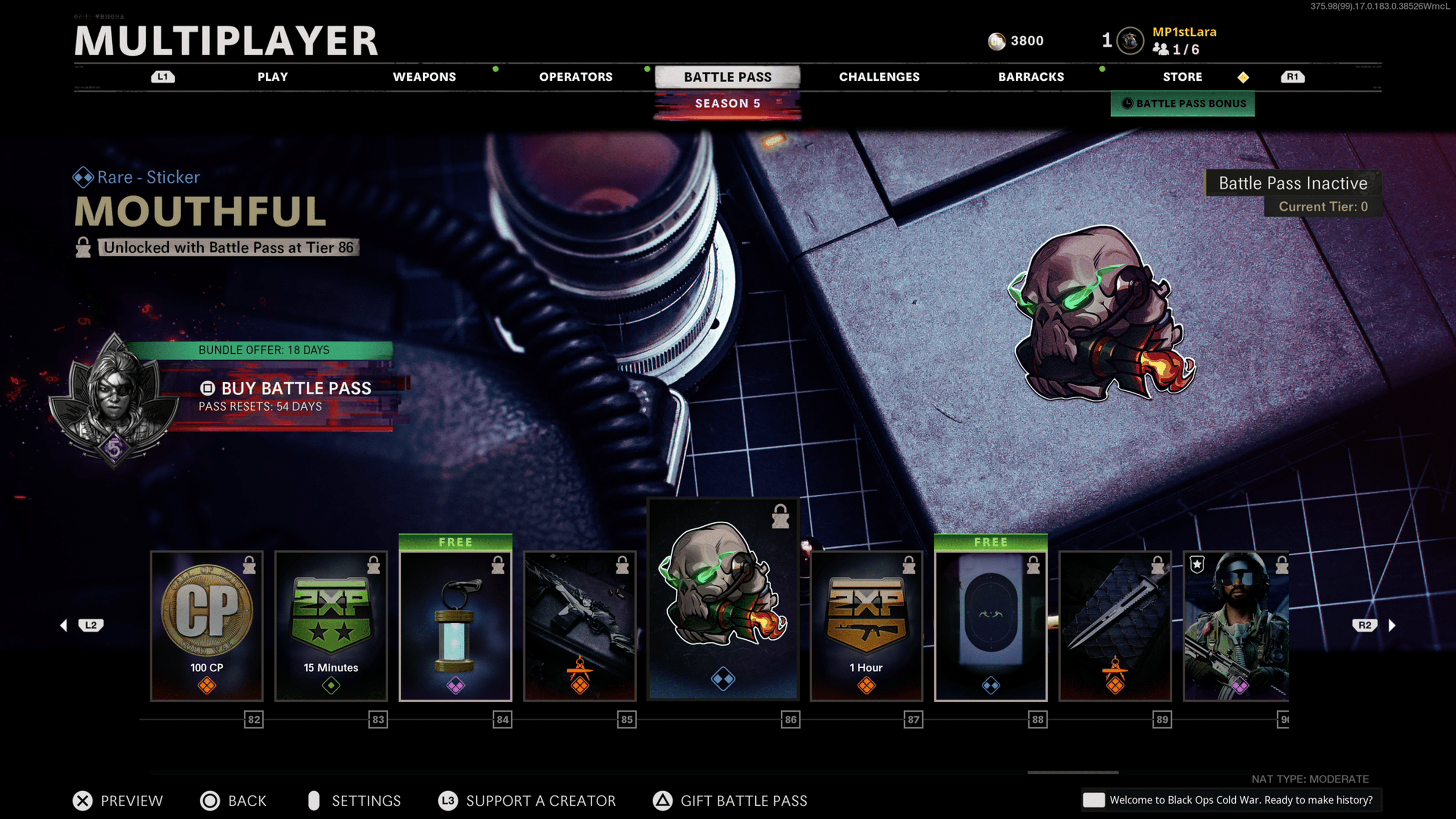Open MP1stLara's player profile badge
This screenshot has height=819, width=1456.
(1130, 41)
